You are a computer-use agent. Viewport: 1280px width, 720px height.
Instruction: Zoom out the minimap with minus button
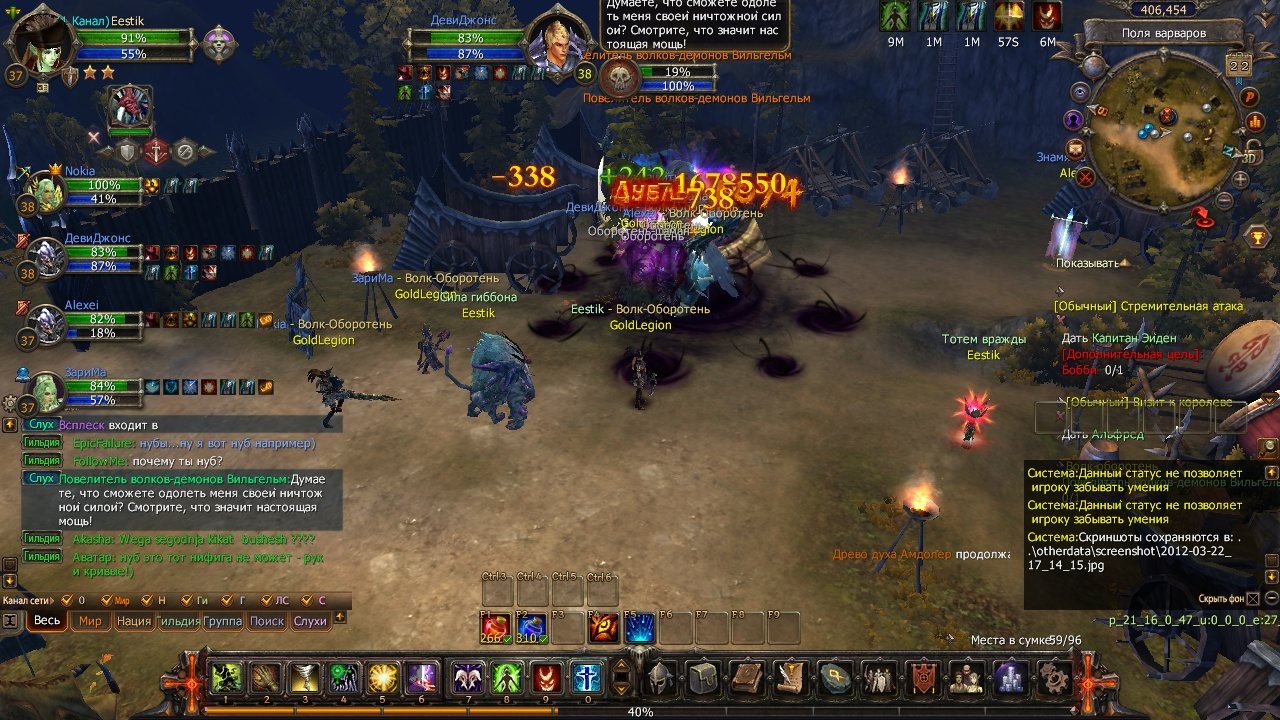pyautogui.click(x=1223, y=200)
